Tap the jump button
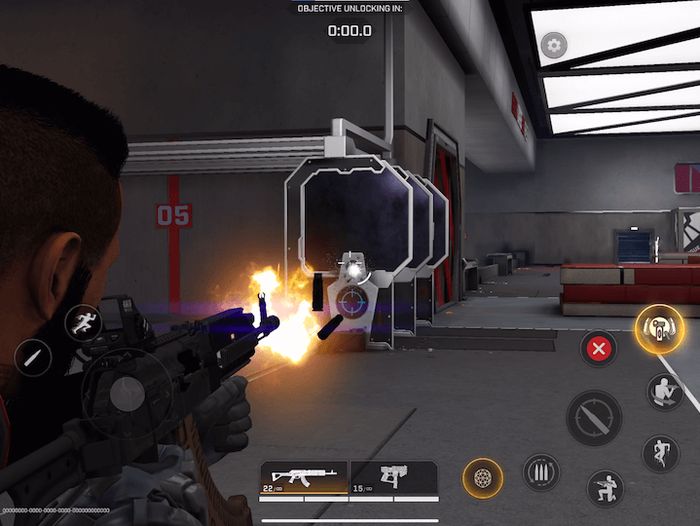The height and width of the screenshot is (526, 700). pyautogui.click(x=660, y=453)
